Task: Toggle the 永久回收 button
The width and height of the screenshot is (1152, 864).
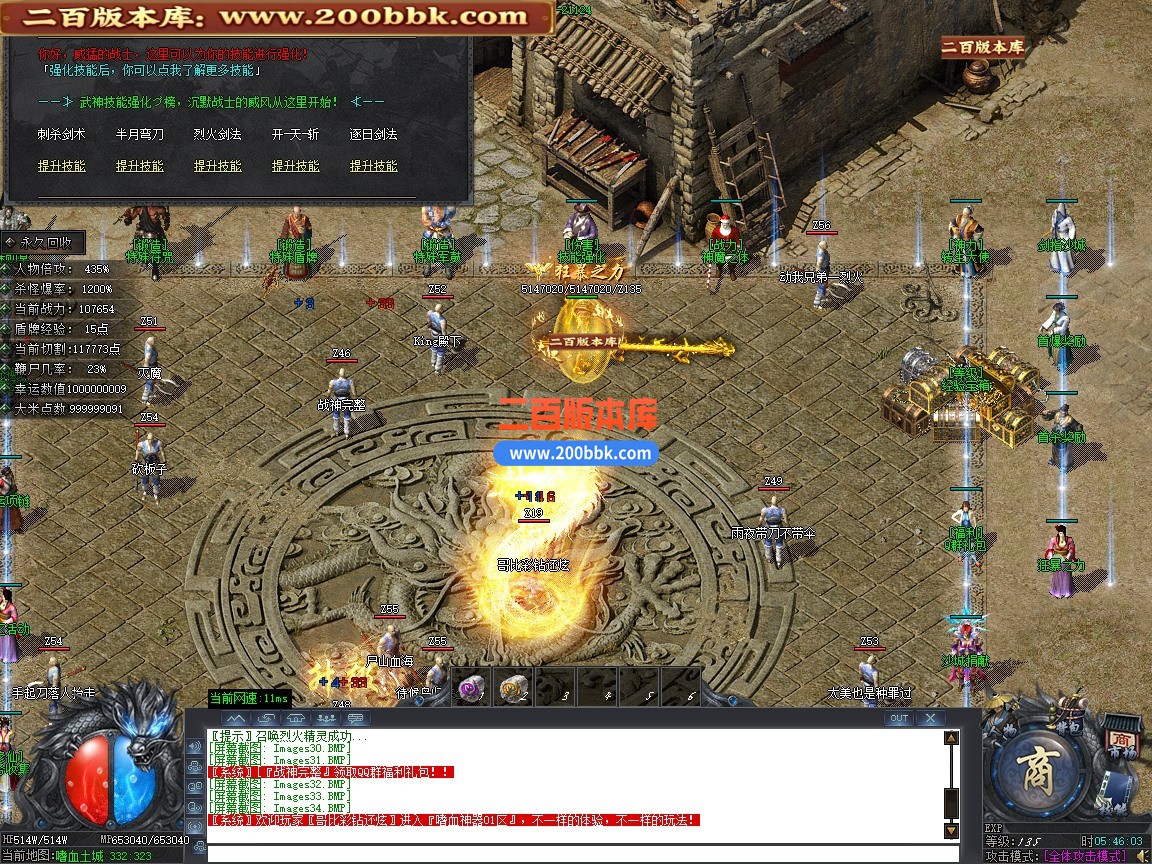Action: coord(43,242)
